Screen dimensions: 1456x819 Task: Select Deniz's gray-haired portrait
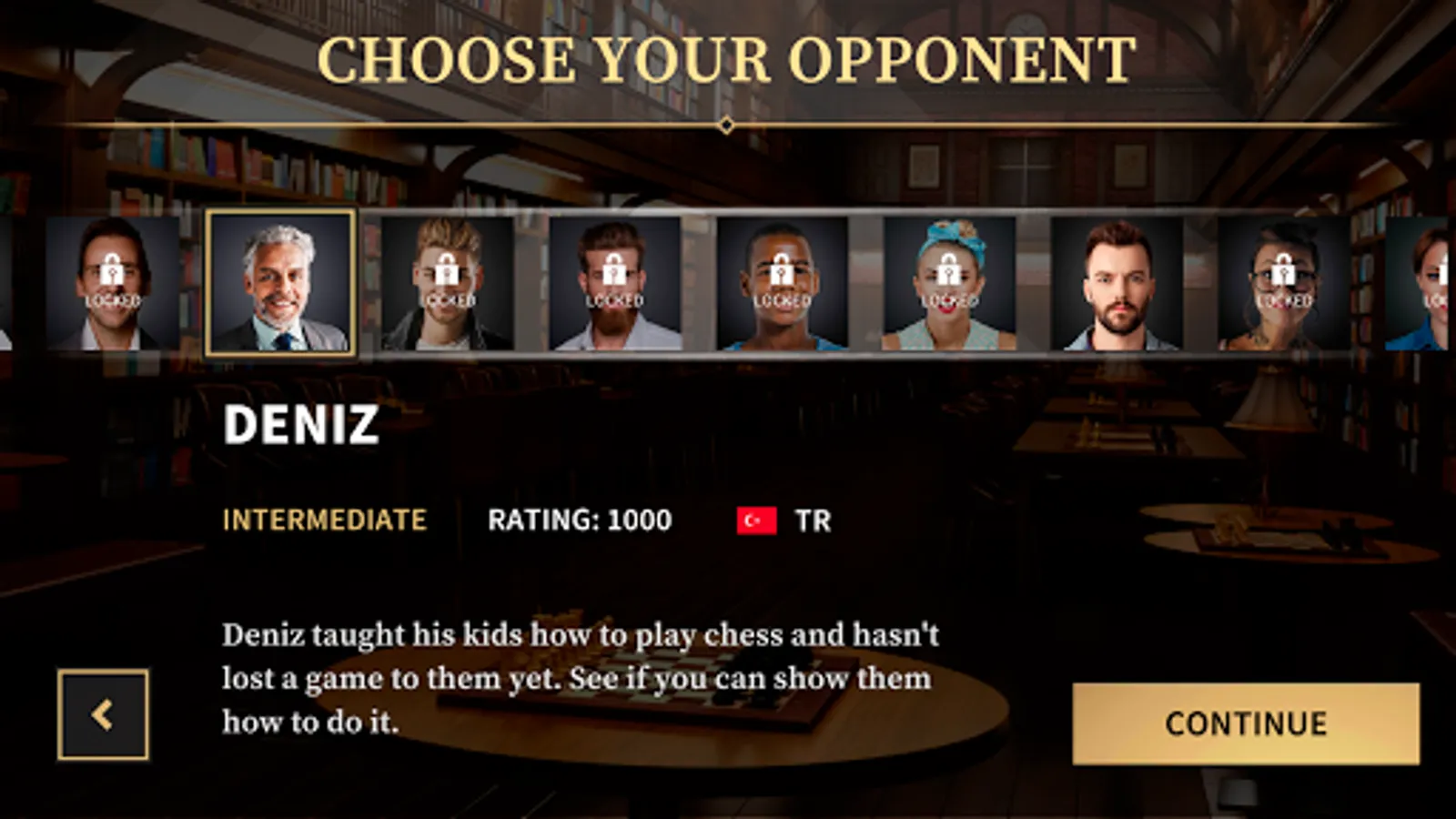pos(280,283)
